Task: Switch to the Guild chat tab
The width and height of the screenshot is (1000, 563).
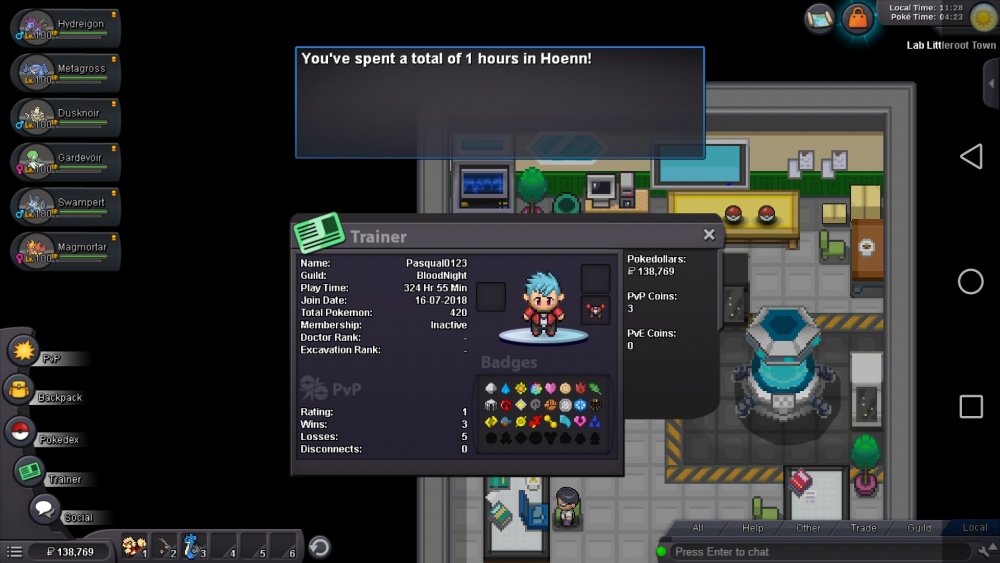Action: 919,528
